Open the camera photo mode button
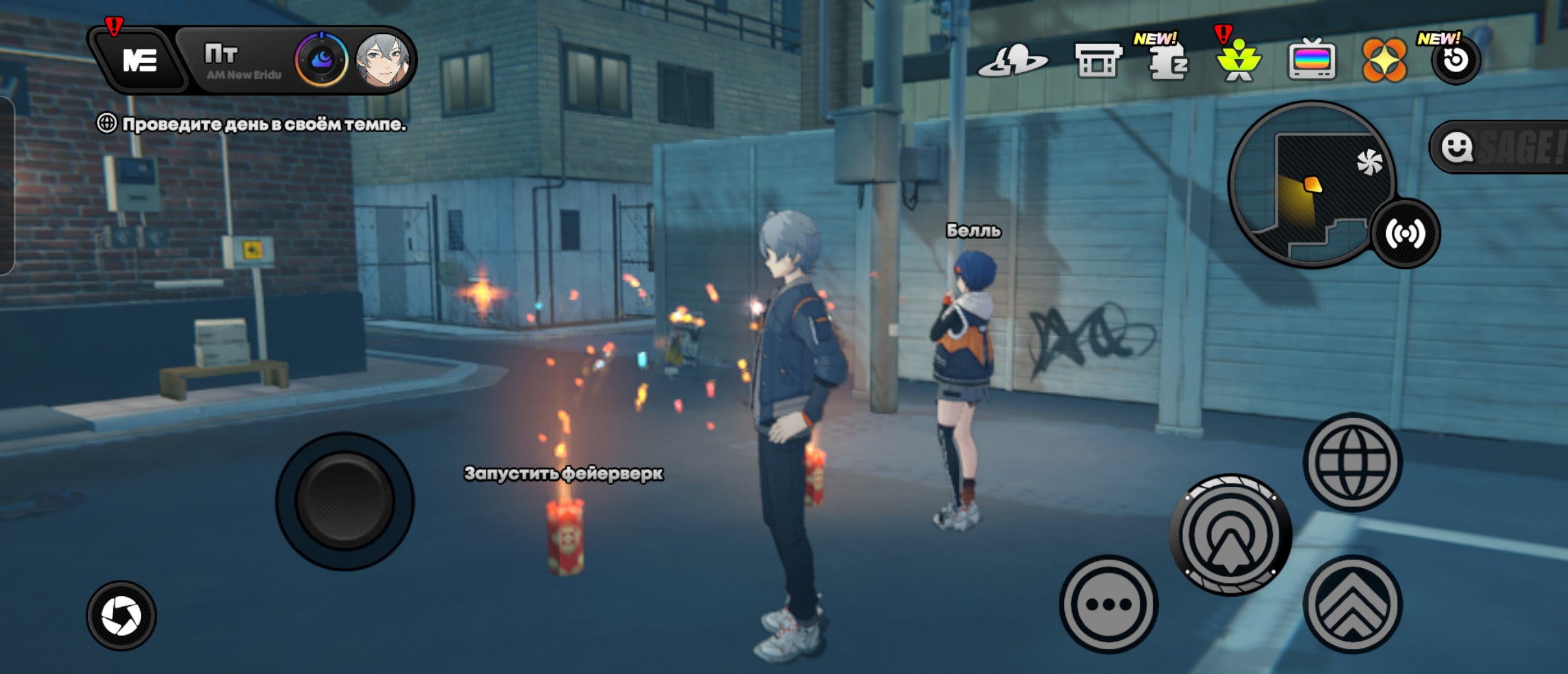 click(122, 616)
